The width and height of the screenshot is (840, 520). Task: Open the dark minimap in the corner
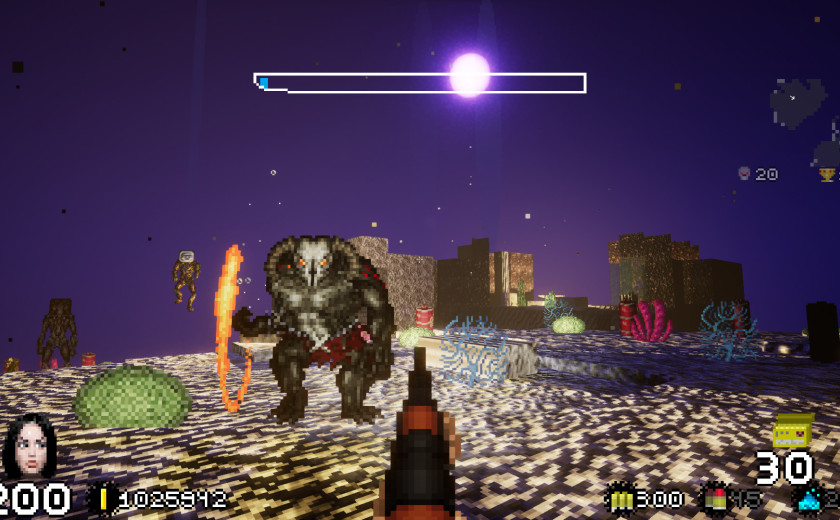[x=797, y=102]
